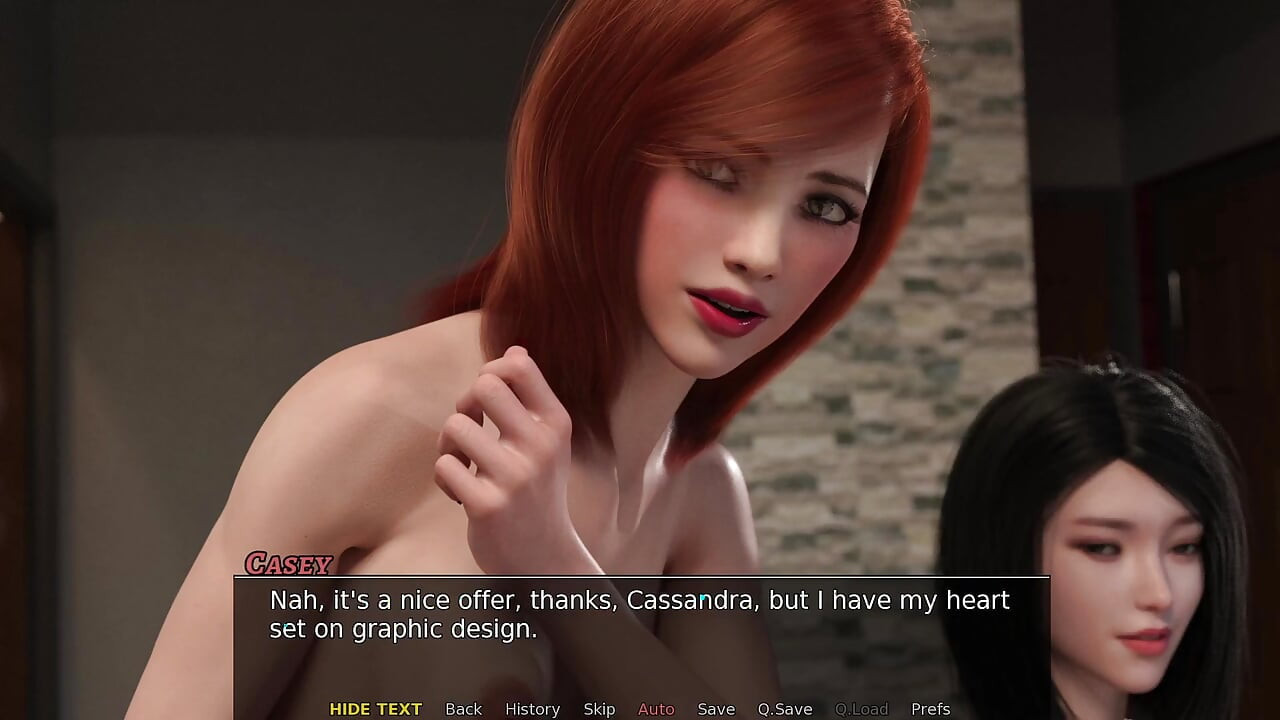Quick-save progress with Q.Save
This screenshot has width=1280, height=720.
[785, 708]
